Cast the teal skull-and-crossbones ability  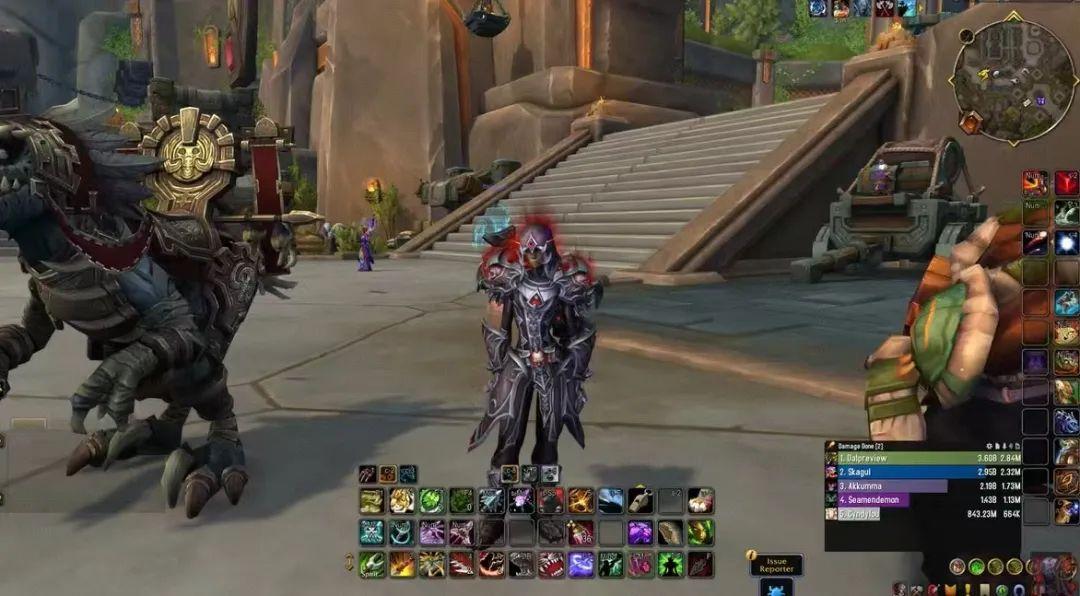click(x=371, y=532)
